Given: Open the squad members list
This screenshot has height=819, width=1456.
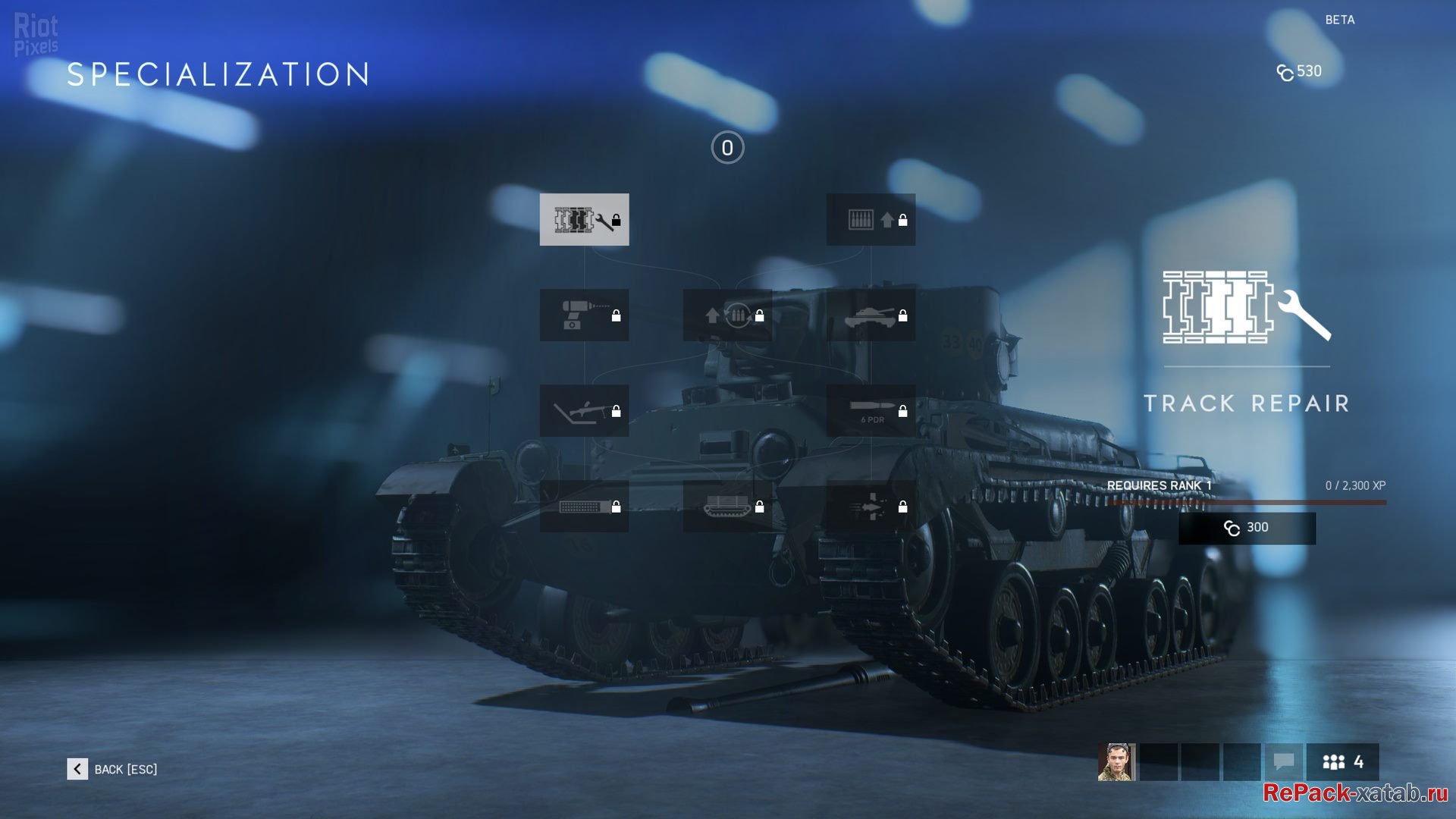Looking at the screenshot, I should pos(1342,761).
